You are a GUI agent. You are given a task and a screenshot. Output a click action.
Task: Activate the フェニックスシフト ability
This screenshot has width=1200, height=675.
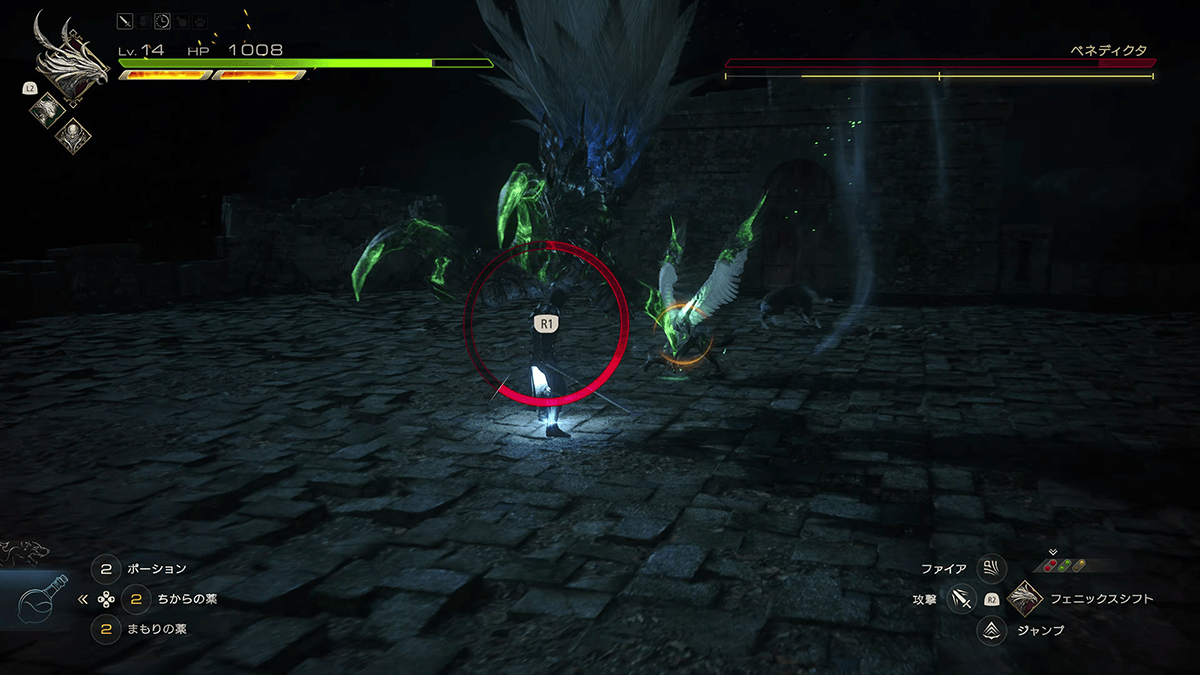(x=1026, y=599)
